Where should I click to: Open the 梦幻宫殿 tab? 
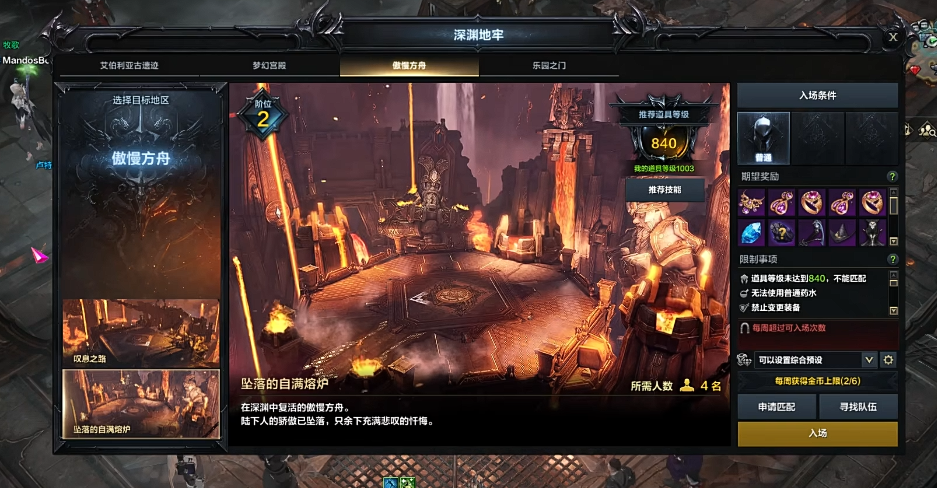pyautogui.click(x=269, y=65)
